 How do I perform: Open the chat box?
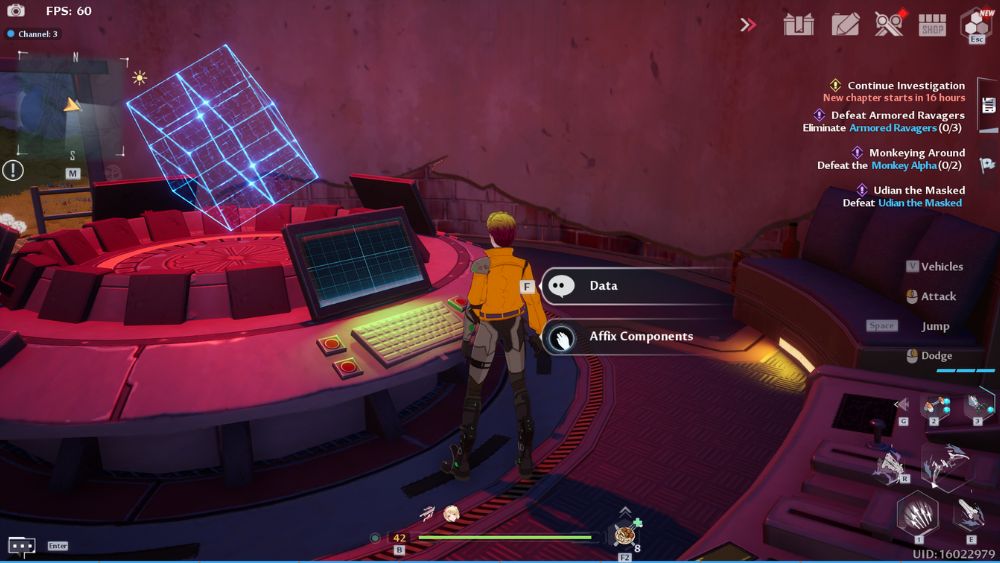click(x=22, y=546)
